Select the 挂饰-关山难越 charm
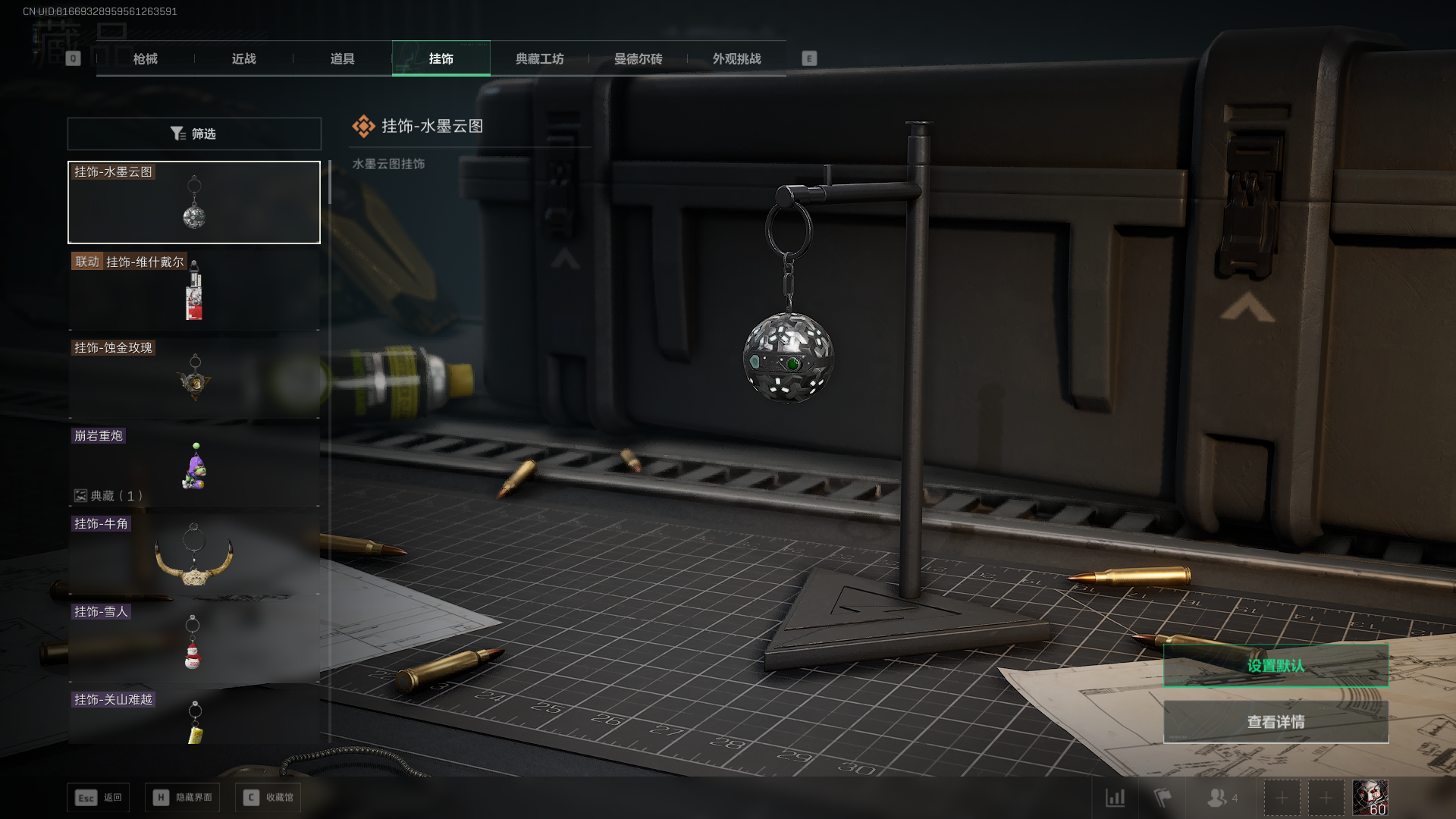Screen dimensions: 1456x819 (x=194, y=719)
